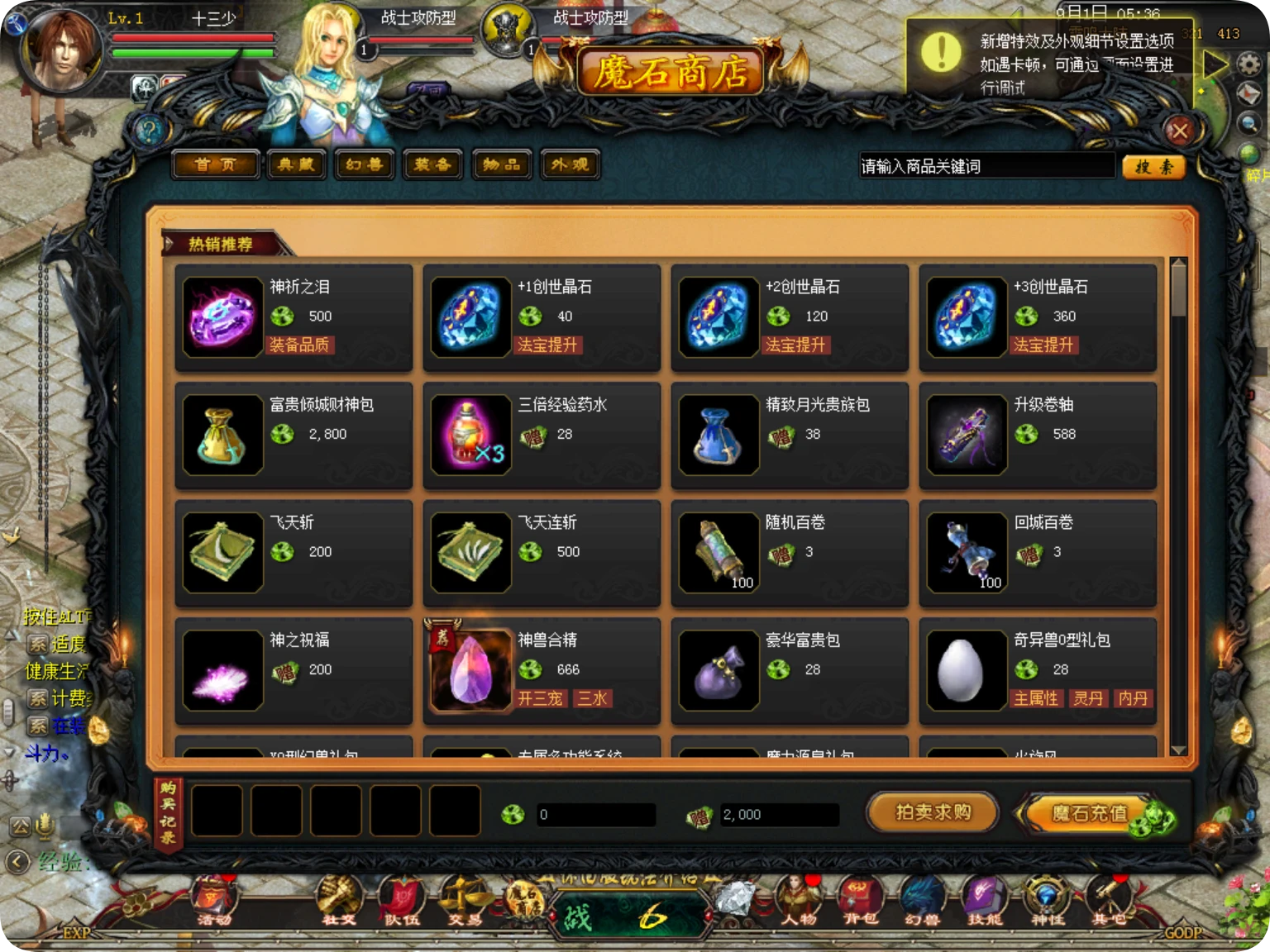
Task: Click the 拍卖求购 button
Action: coord(931,812)
